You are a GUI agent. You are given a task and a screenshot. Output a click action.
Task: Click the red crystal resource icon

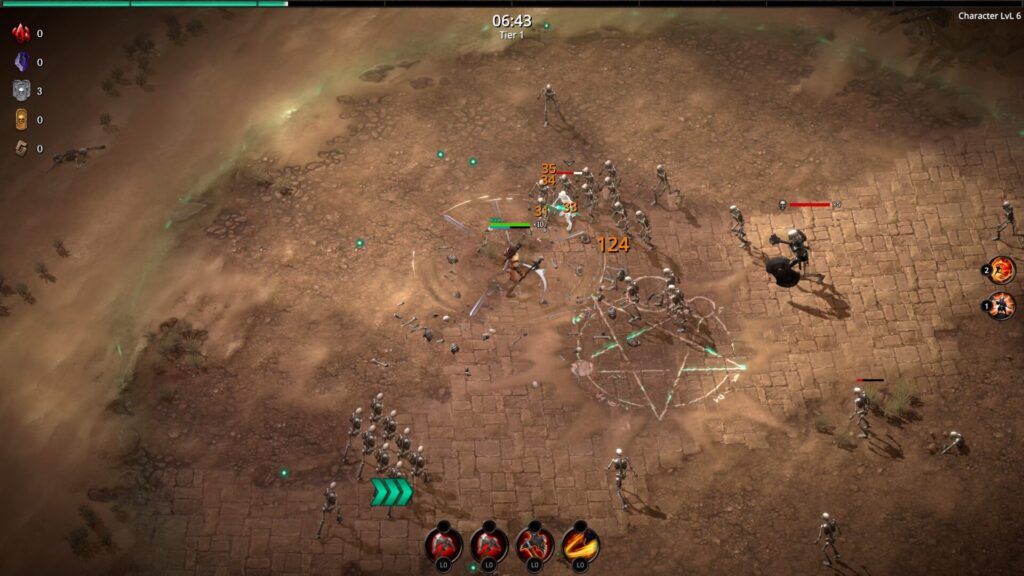[20, 33]
